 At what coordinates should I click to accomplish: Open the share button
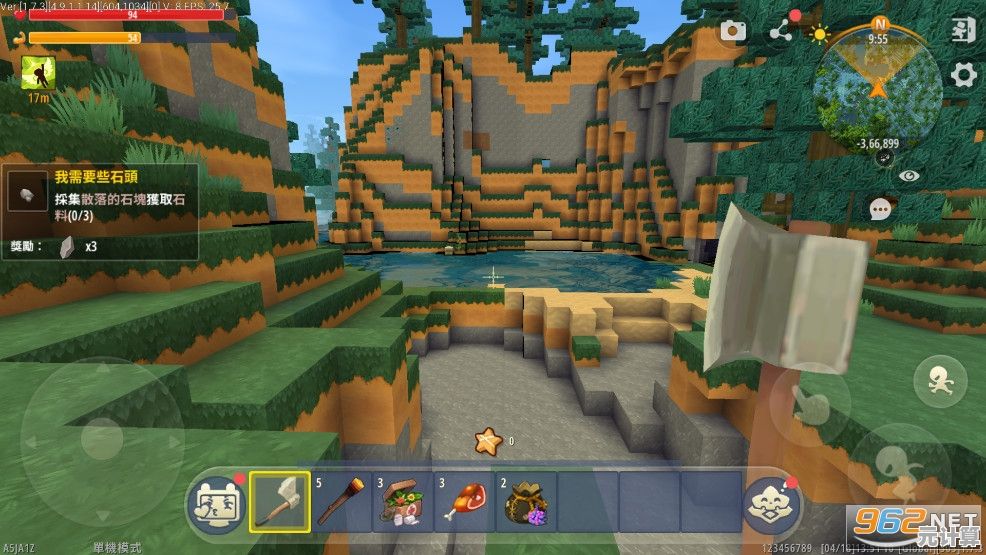click(780, 32)
